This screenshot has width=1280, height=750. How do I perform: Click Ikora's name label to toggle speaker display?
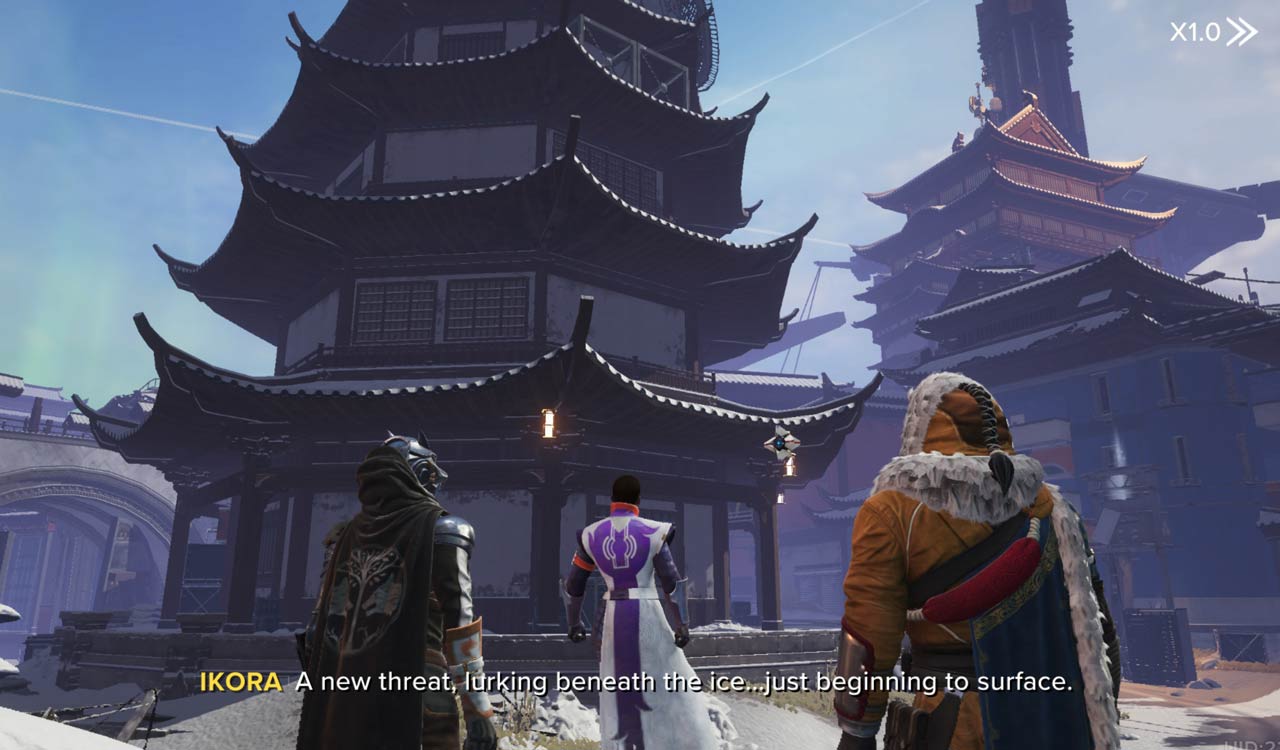[x=243, y=685]
